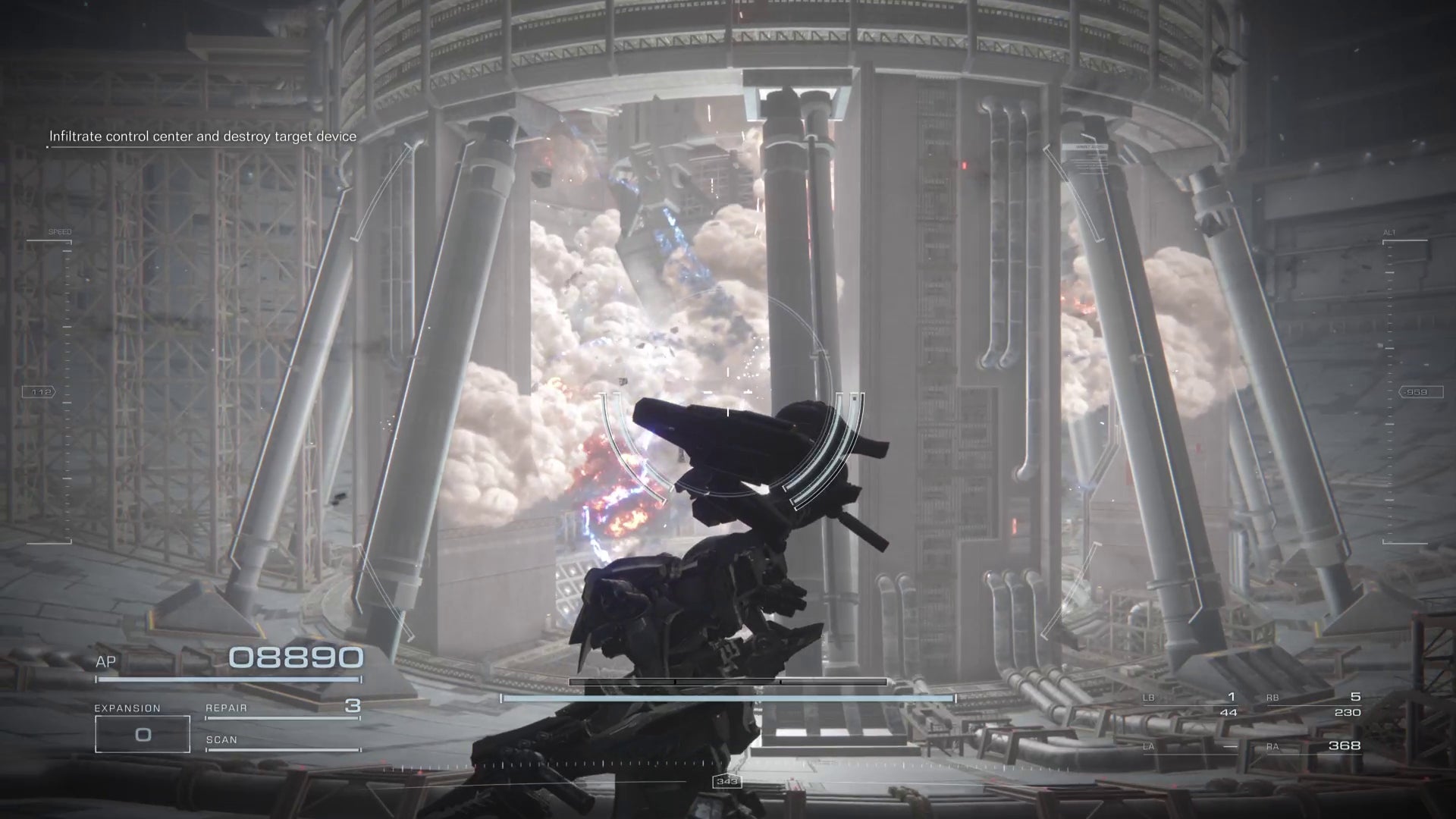Toggle the SPEED gauge display
Image resolution: width=1456 pixels, height=819 pixels.
(x=61, y=230)
